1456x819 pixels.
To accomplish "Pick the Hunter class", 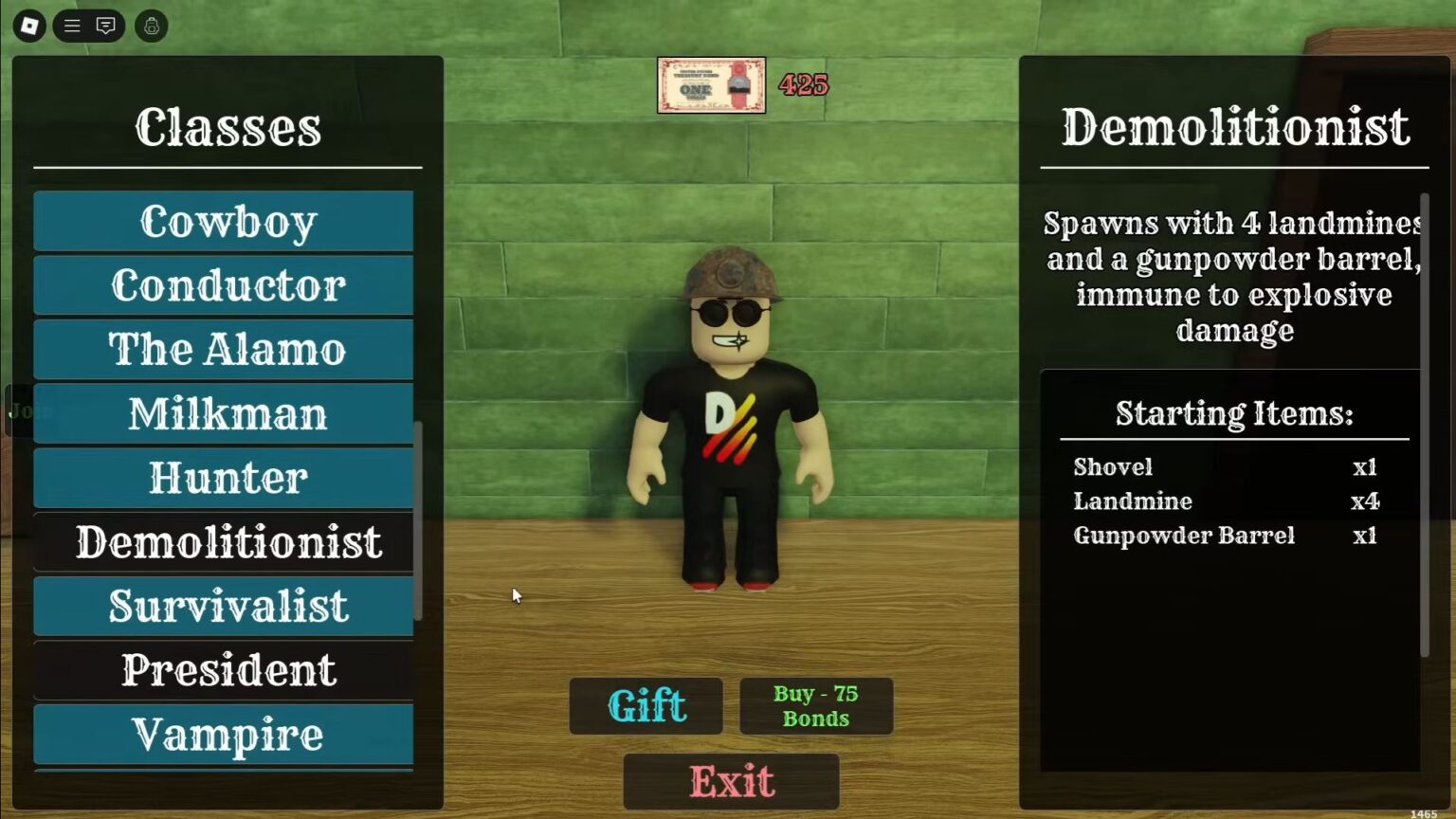I will (224, 477).
